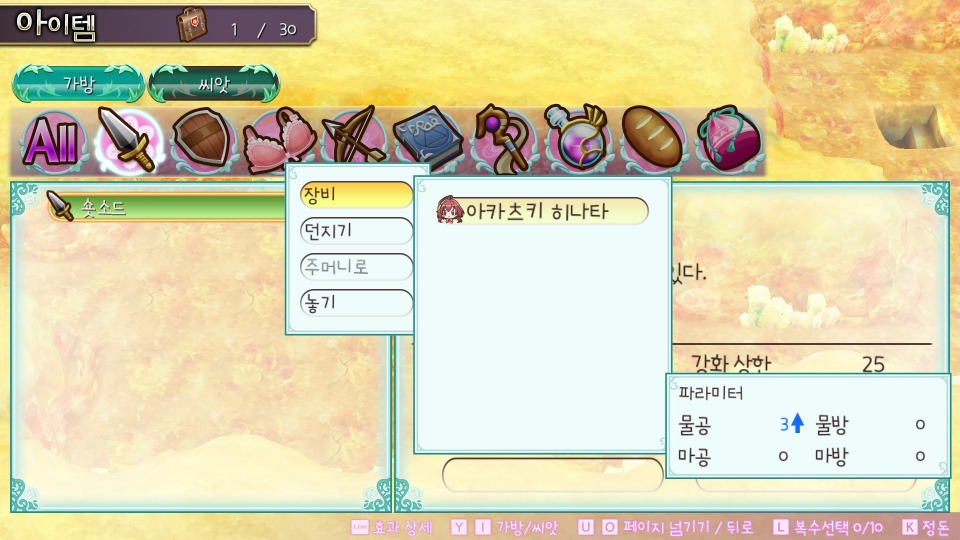Select the blue spellbook category icon
The image size is (960, 540).
(424, 140)
